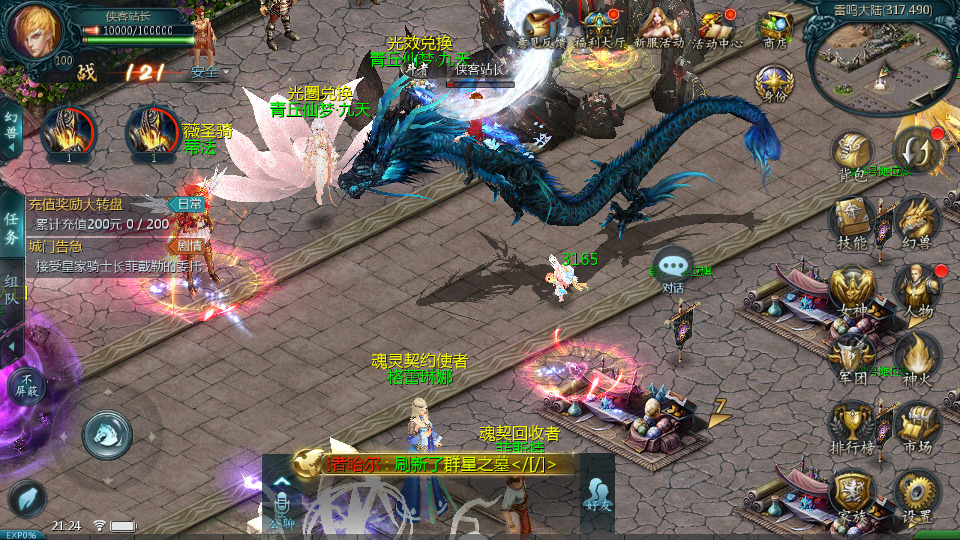Open 新服活动 new server events

(x=657, y=25)
